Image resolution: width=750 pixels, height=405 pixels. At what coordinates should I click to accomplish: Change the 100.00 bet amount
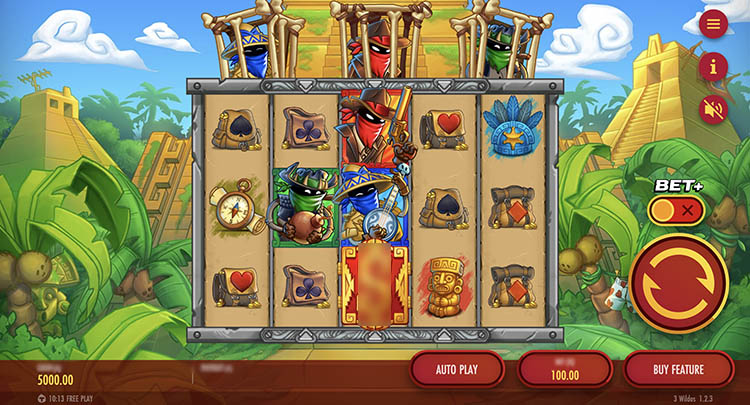click(x=565, y=371)
